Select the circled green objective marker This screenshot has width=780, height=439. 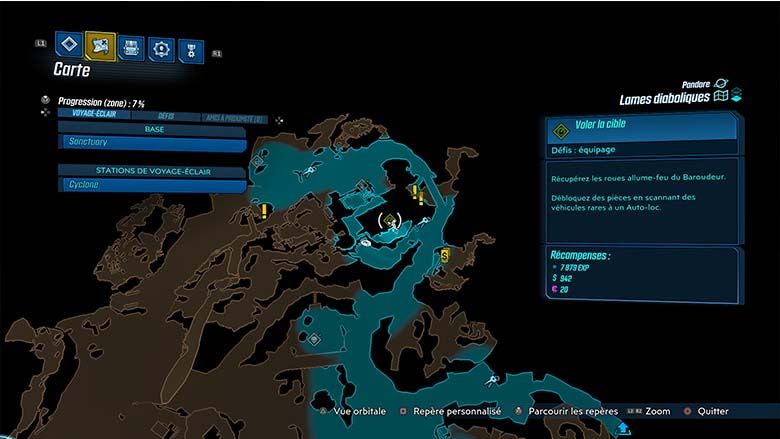point(391,220)
